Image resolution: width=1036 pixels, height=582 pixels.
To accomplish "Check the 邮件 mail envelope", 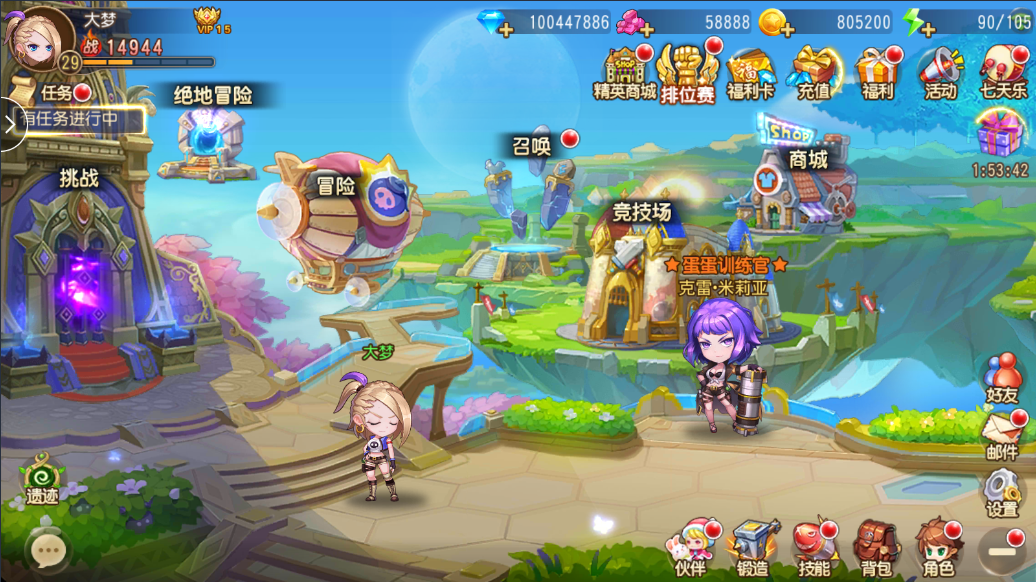I will 1001,436.
